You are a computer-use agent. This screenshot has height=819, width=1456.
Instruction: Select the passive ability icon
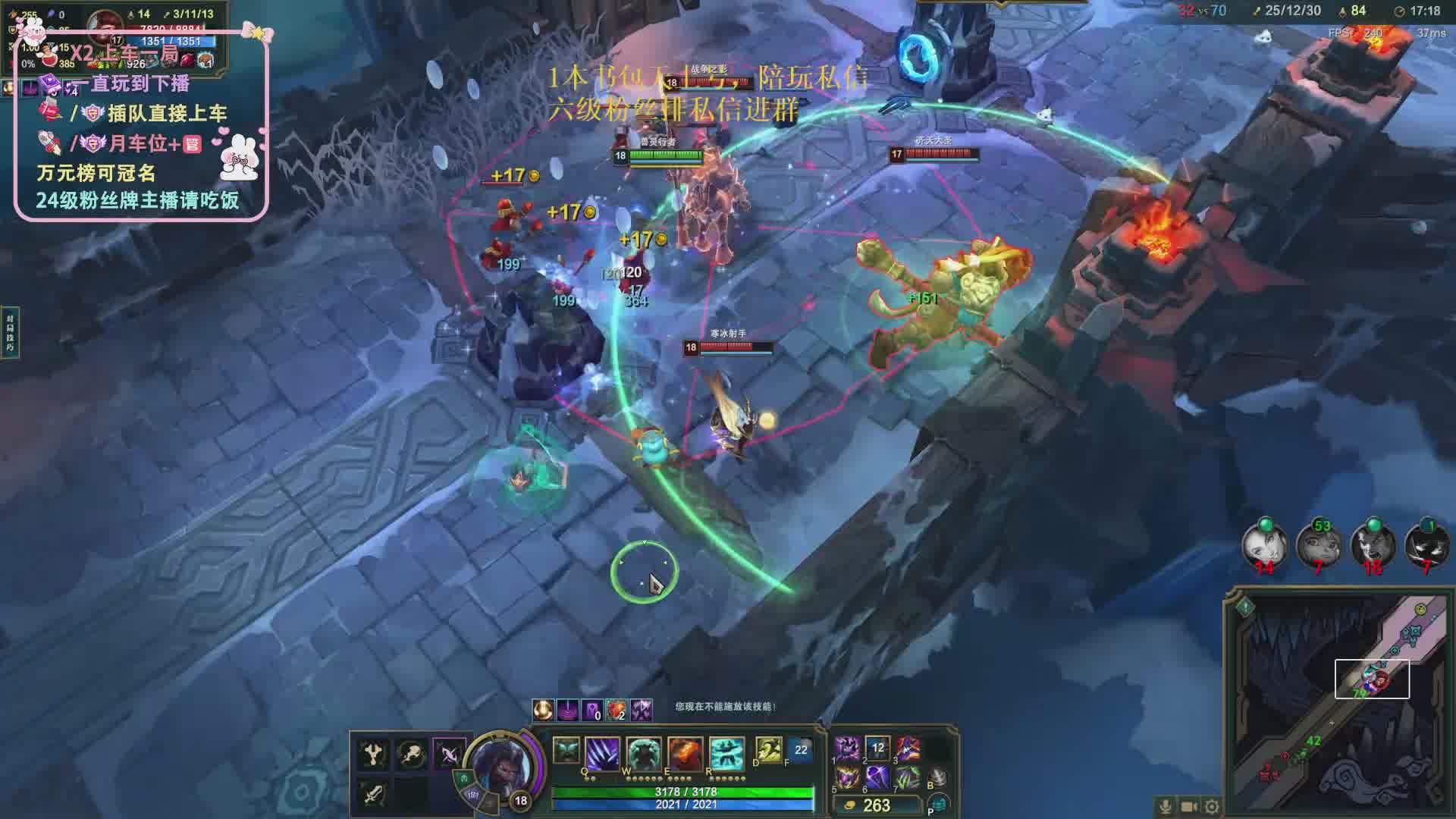click(x=566, y=750)
